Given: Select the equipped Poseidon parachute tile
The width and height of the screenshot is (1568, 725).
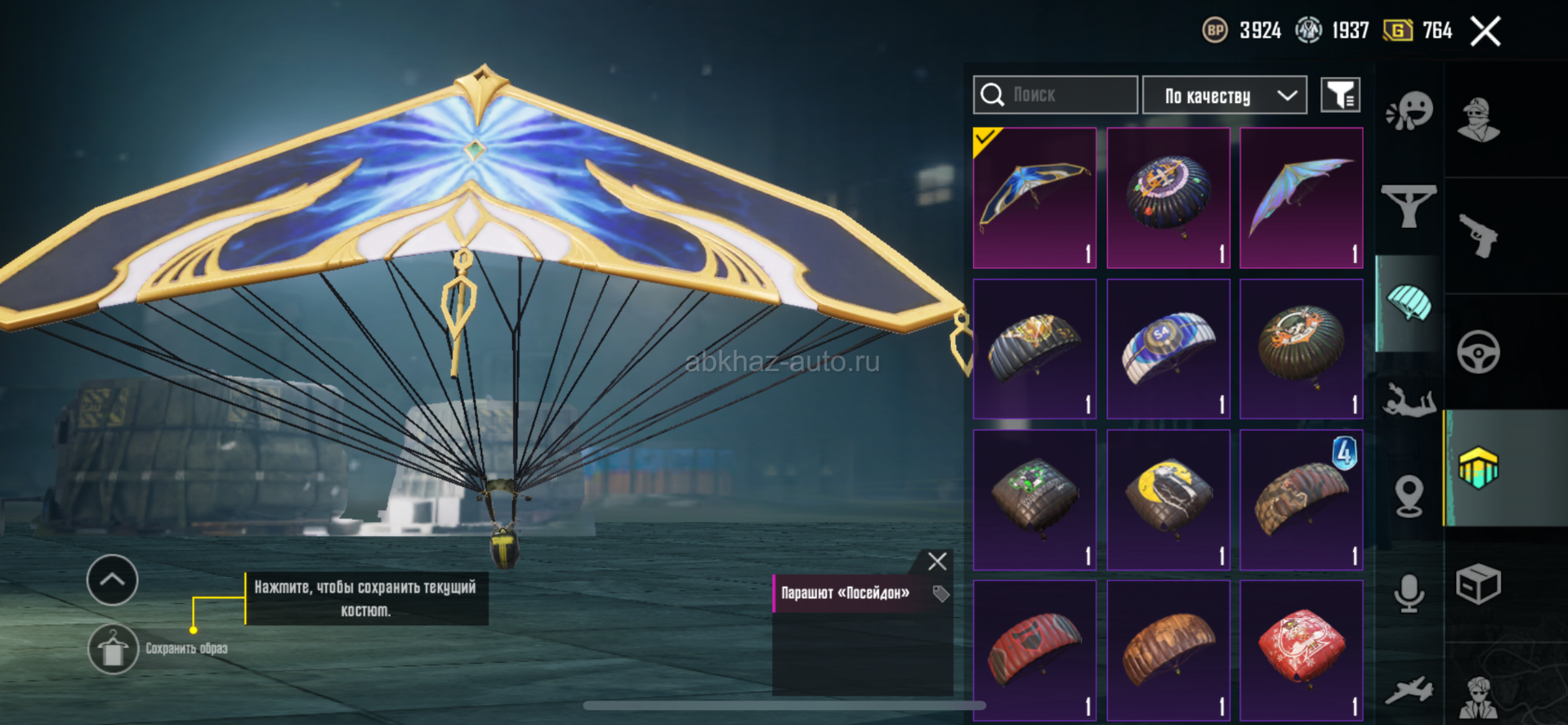Looking at the screenshot, I should 1034,198.
